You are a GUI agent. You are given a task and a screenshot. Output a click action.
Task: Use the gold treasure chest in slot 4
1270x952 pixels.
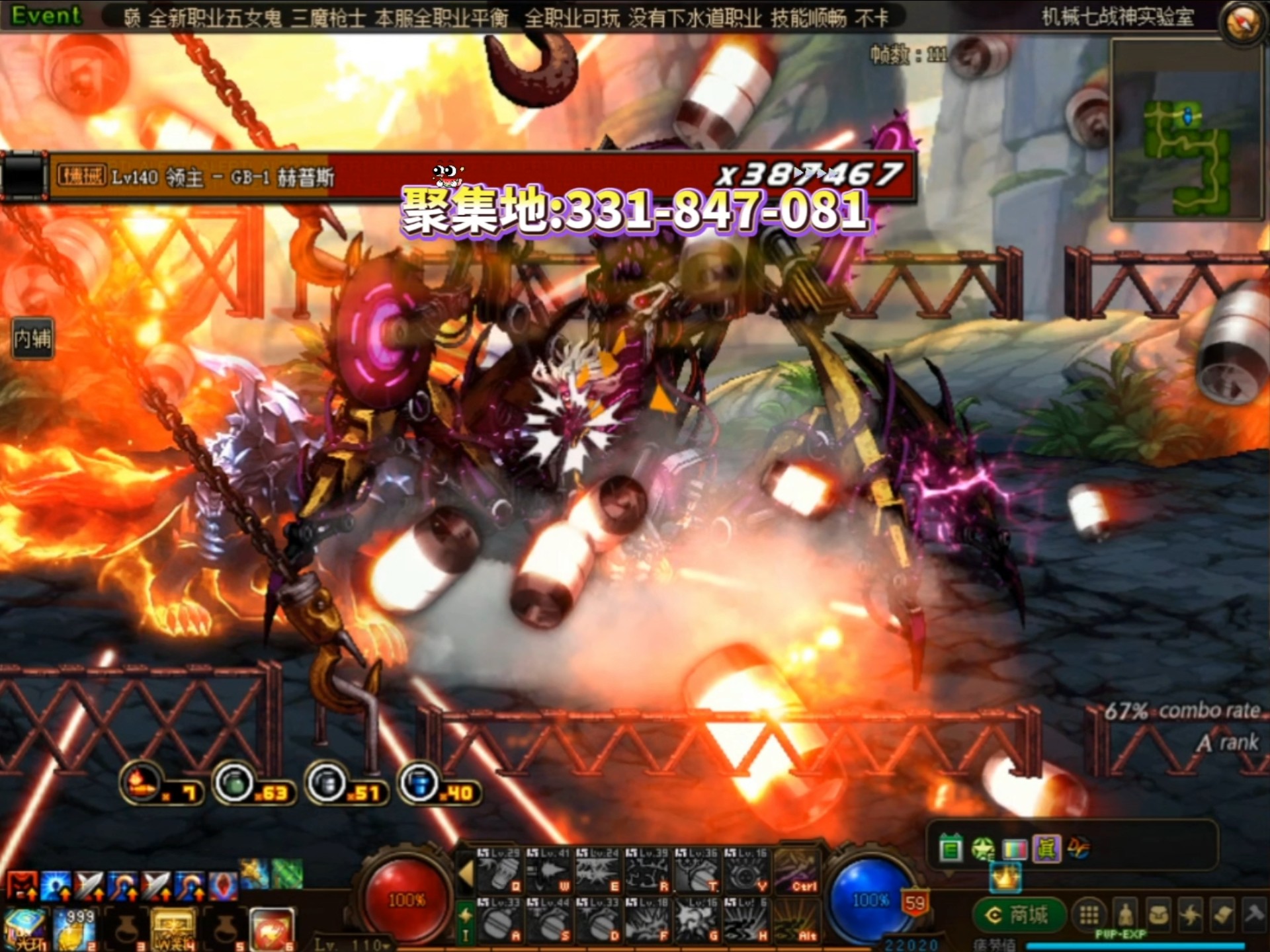(173, 929)
